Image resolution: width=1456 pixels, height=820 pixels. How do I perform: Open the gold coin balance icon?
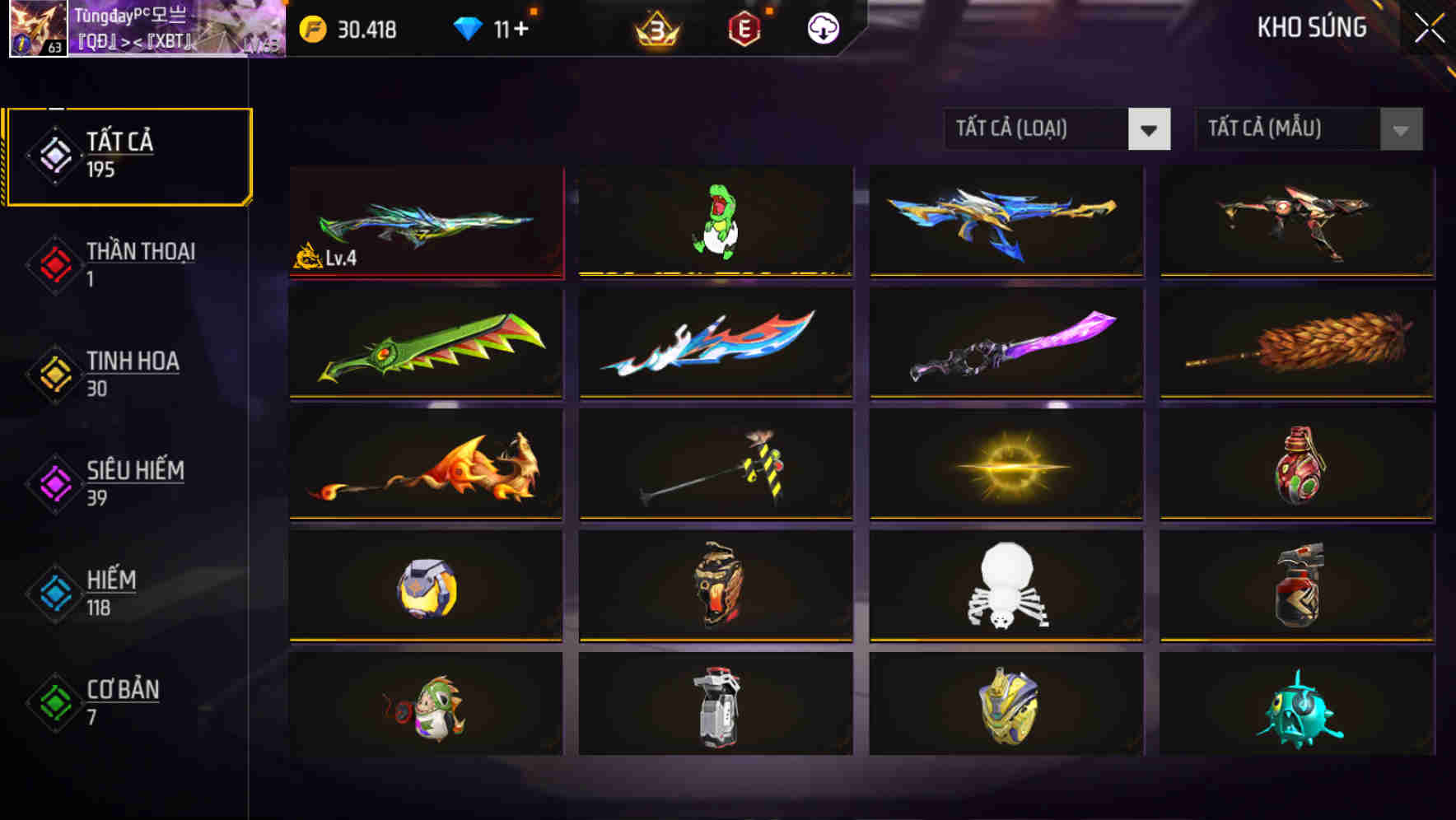(313, 29)
